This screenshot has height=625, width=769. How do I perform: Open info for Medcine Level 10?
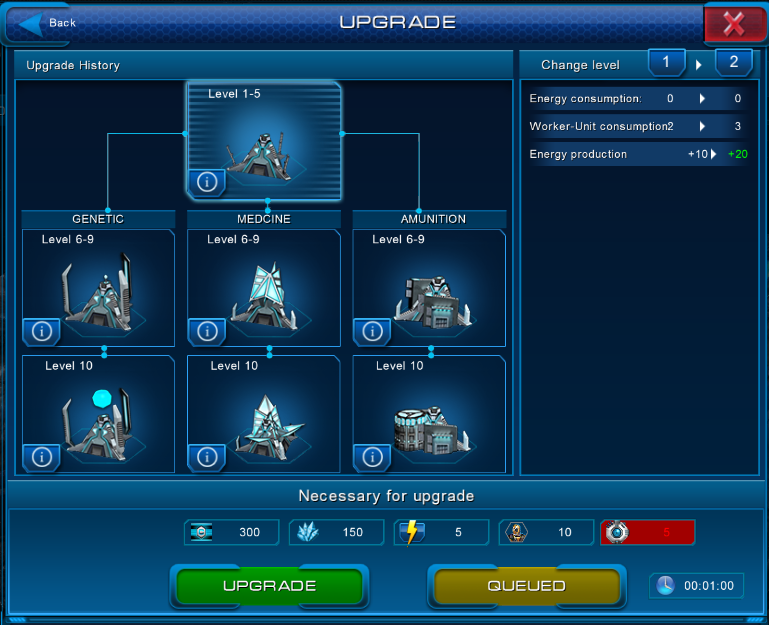pos(207,457)
